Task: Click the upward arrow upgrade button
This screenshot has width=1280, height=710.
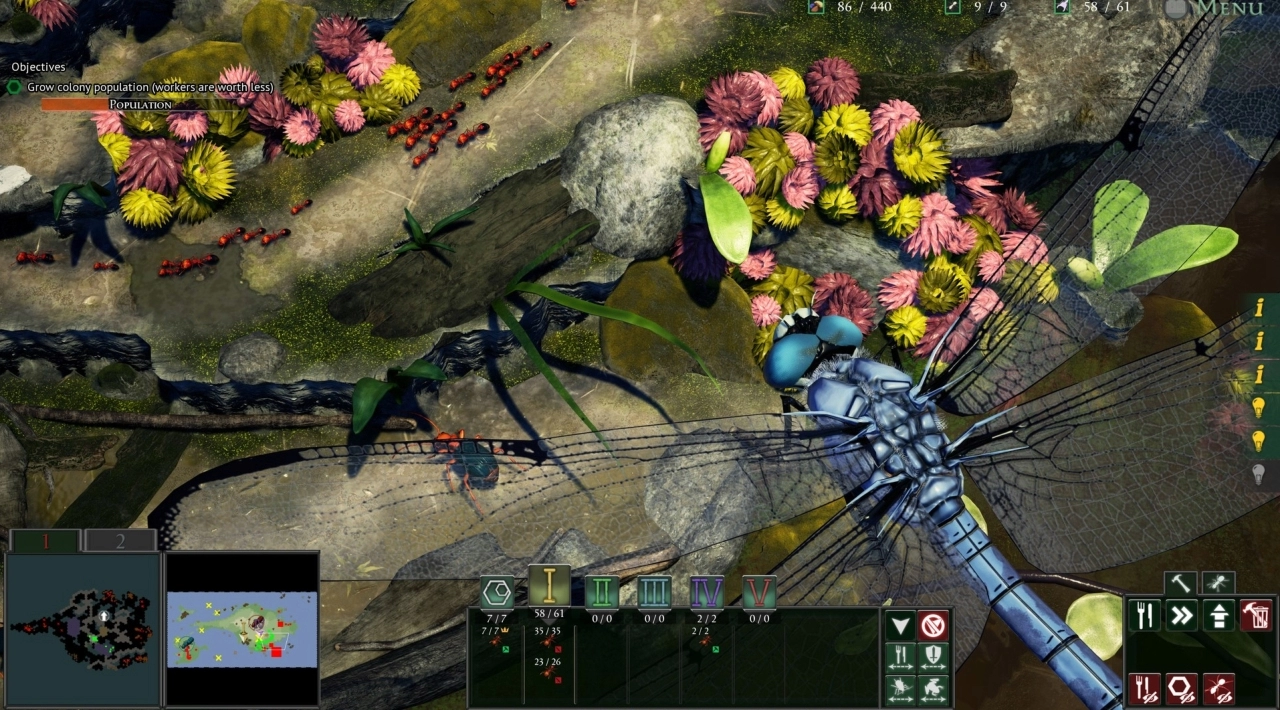Action: [x=1219, y=615]
